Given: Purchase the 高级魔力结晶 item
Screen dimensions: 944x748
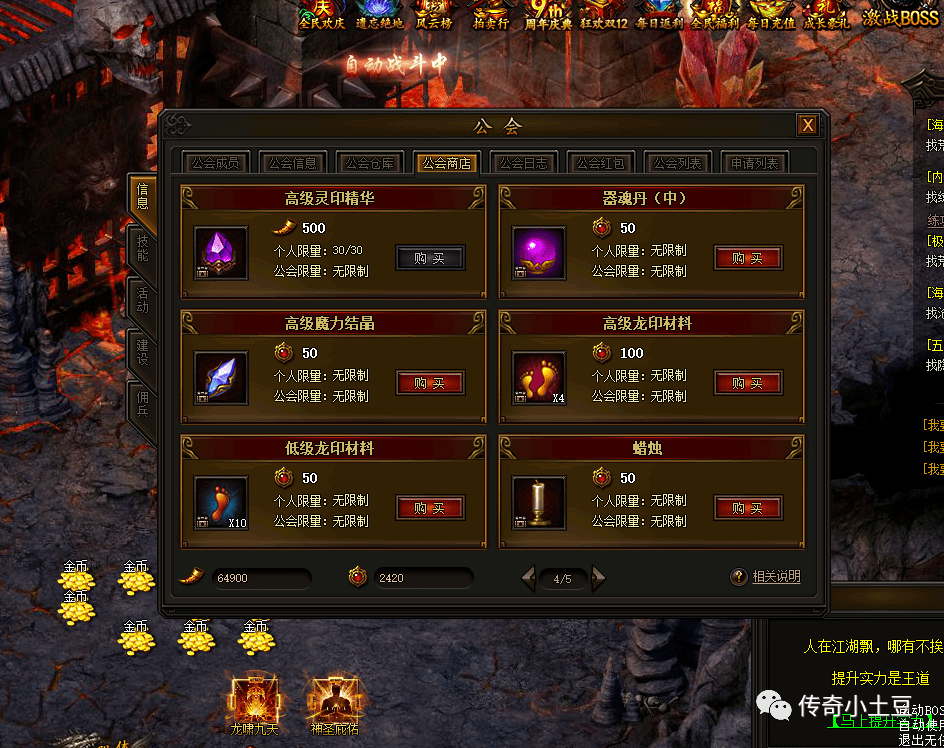Looking at the screenshot, I should pos(430,383).
